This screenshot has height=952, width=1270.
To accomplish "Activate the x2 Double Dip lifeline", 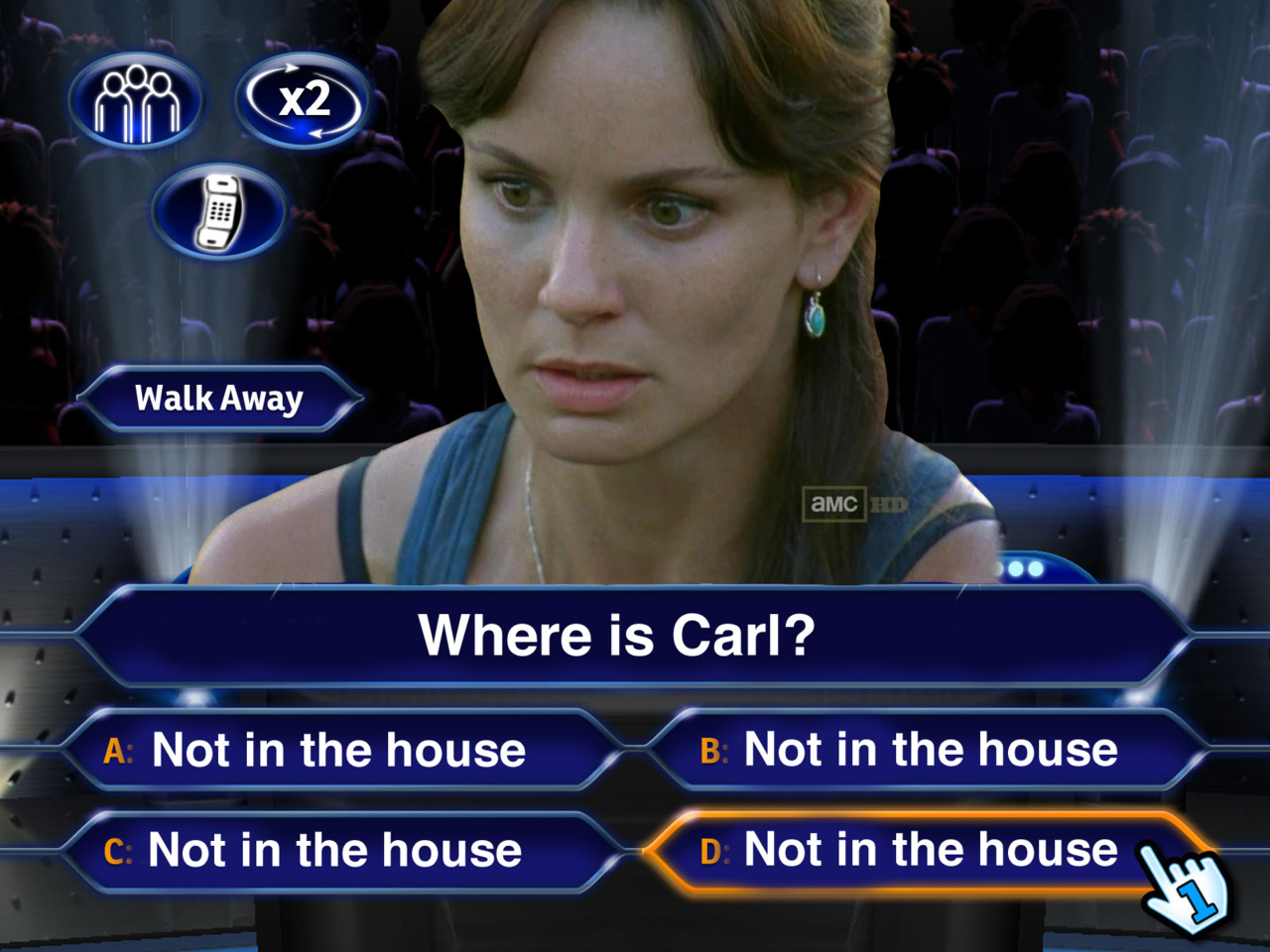I will click(304, 101).
